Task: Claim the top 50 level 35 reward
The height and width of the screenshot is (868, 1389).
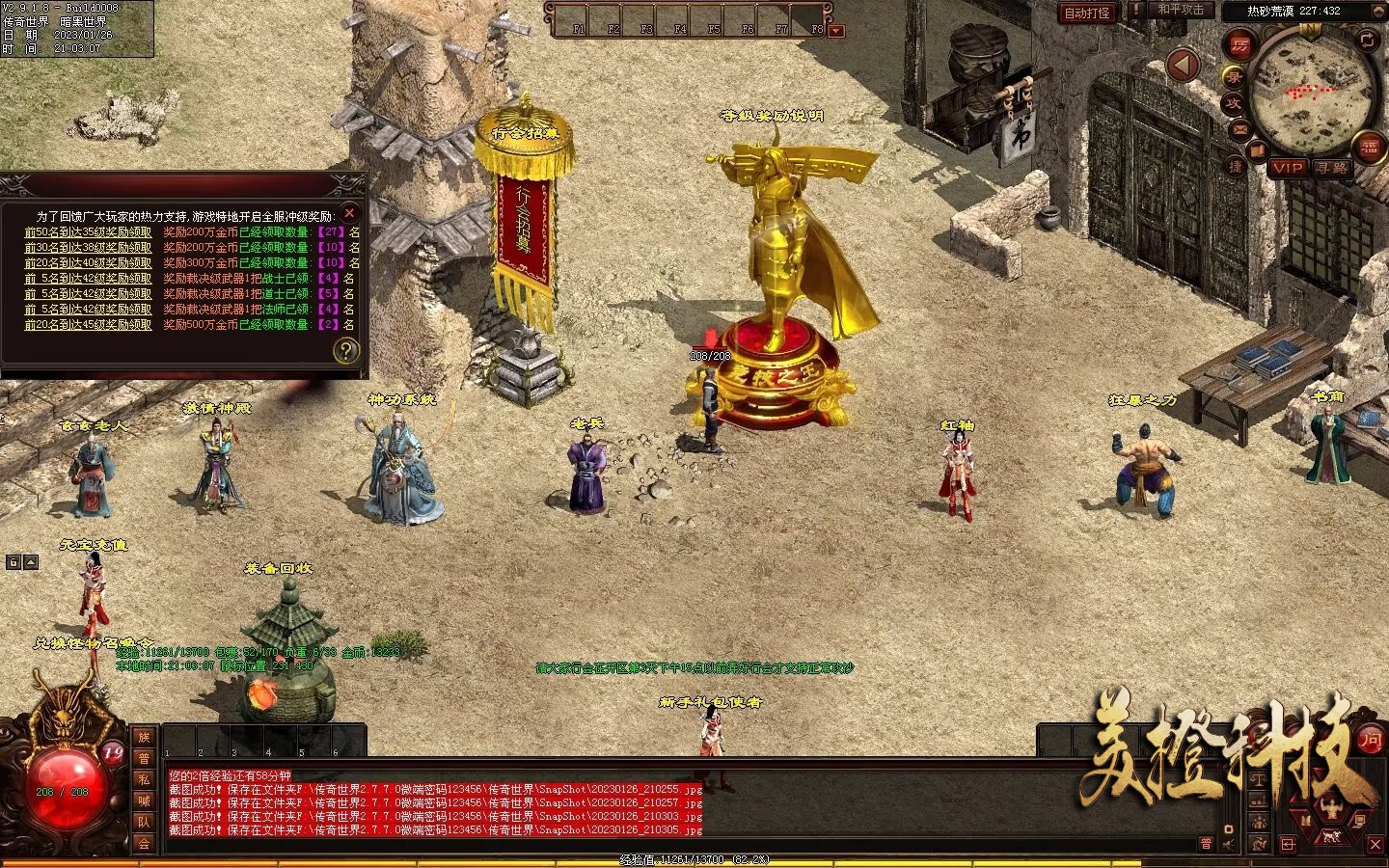Action: point(88,232)
